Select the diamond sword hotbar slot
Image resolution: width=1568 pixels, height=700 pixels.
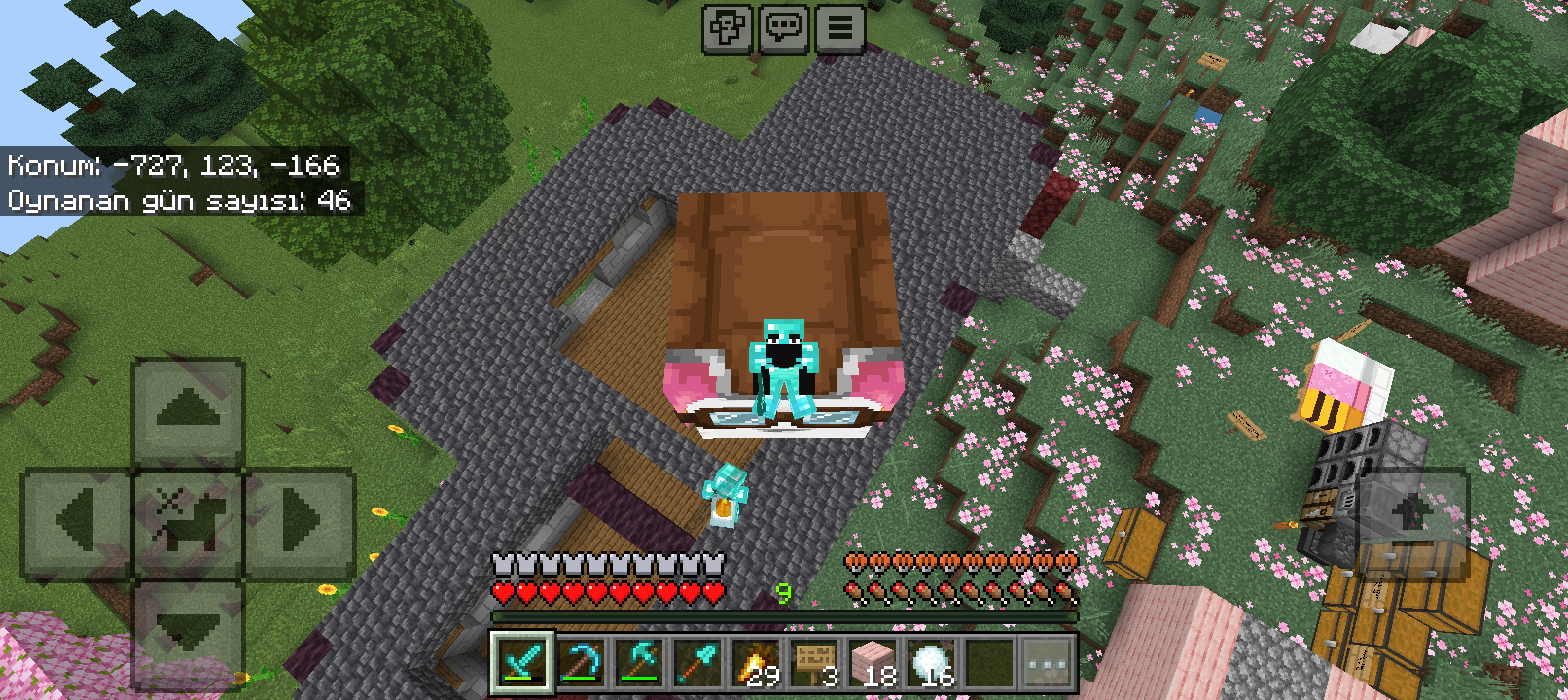[x=522, y=664]
